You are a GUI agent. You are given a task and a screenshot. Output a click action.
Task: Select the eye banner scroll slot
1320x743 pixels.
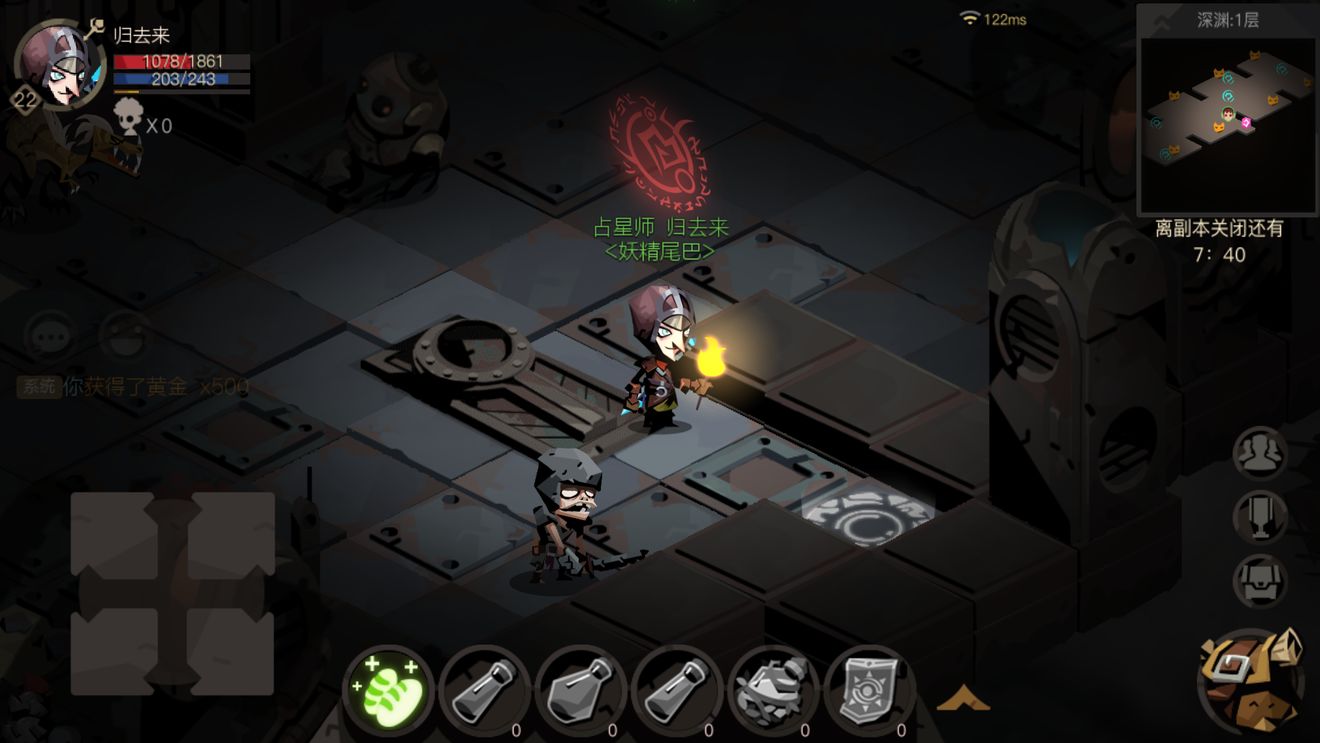(x=870, y=691)
